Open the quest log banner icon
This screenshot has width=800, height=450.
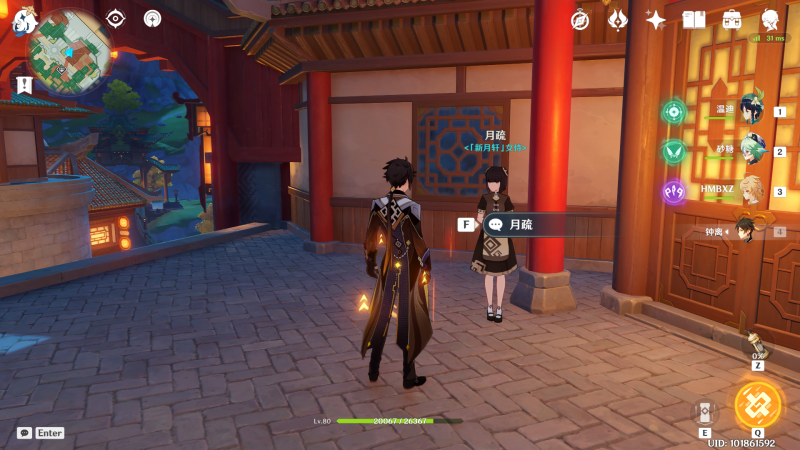[24, 87]
